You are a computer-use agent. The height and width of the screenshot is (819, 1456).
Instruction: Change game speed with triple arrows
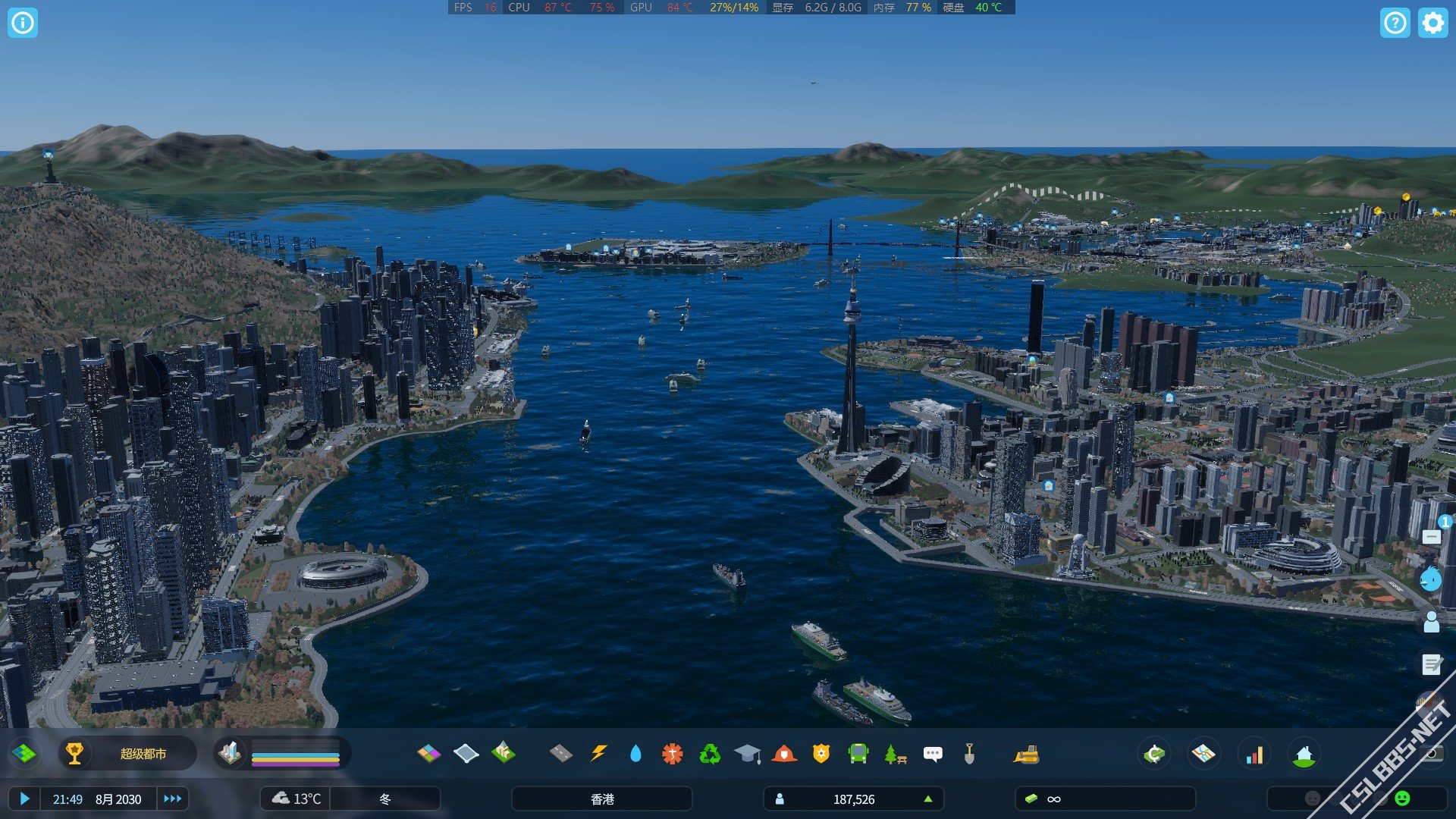[173, 799]
